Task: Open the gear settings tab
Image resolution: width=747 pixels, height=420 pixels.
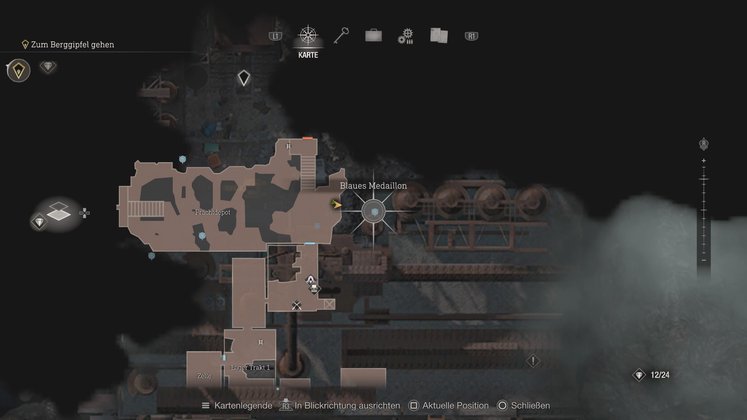Action: [405, 36]
